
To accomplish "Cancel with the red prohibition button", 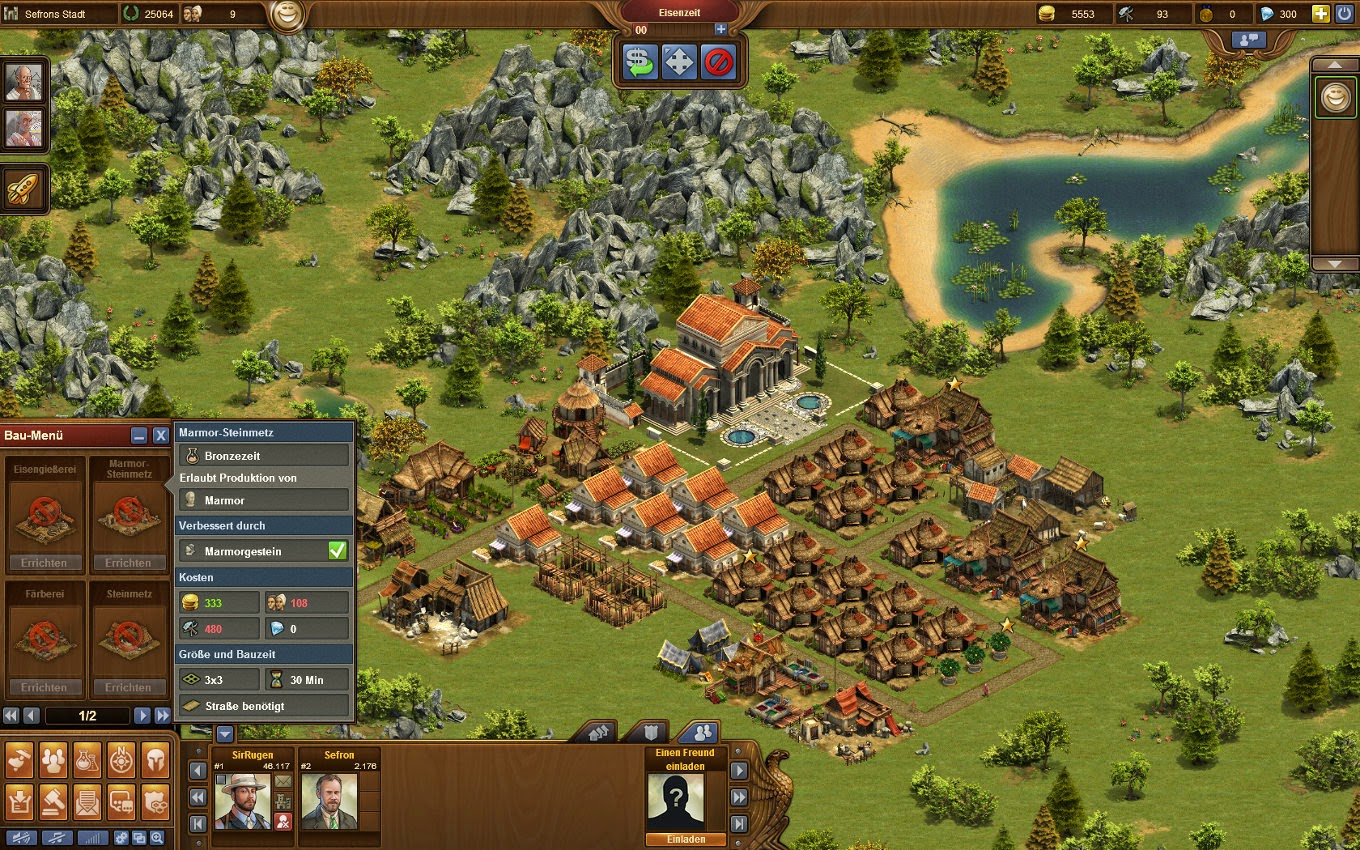I will (x=718, y=63).
